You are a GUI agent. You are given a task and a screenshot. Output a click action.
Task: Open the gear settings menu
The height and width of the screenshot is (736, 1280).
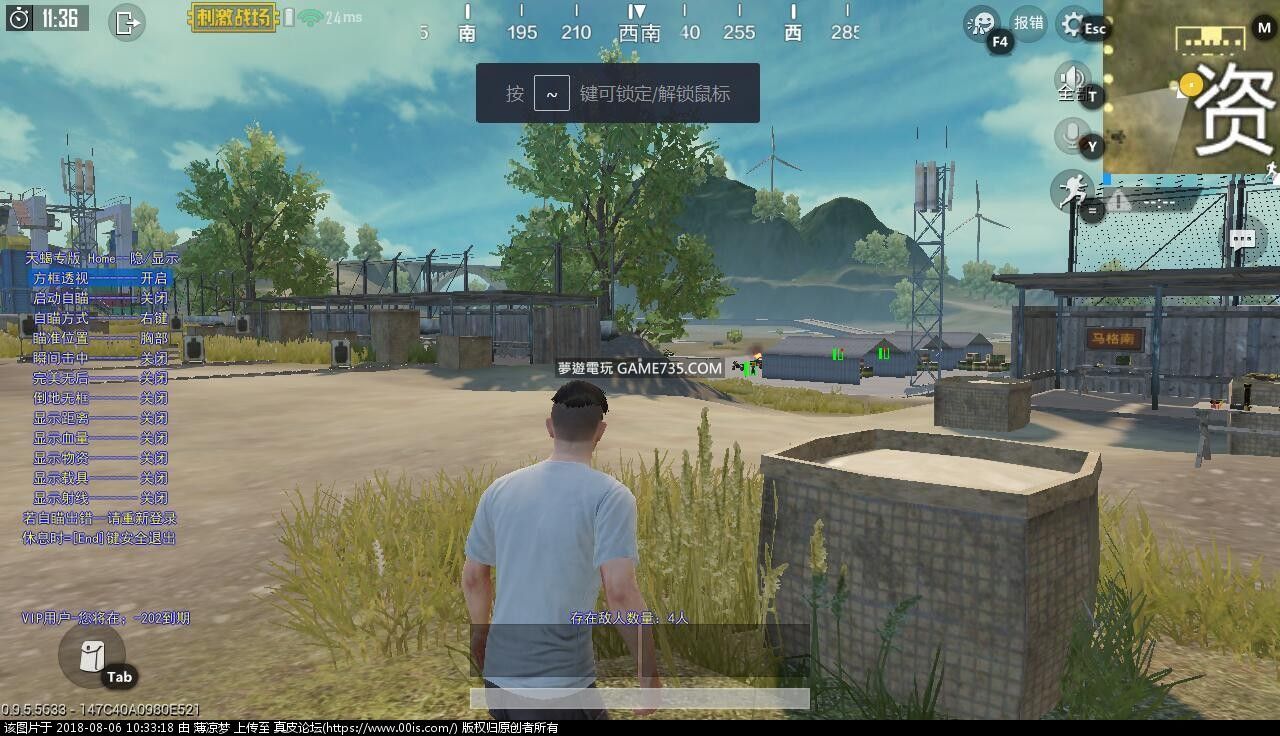click(1073, 23)
